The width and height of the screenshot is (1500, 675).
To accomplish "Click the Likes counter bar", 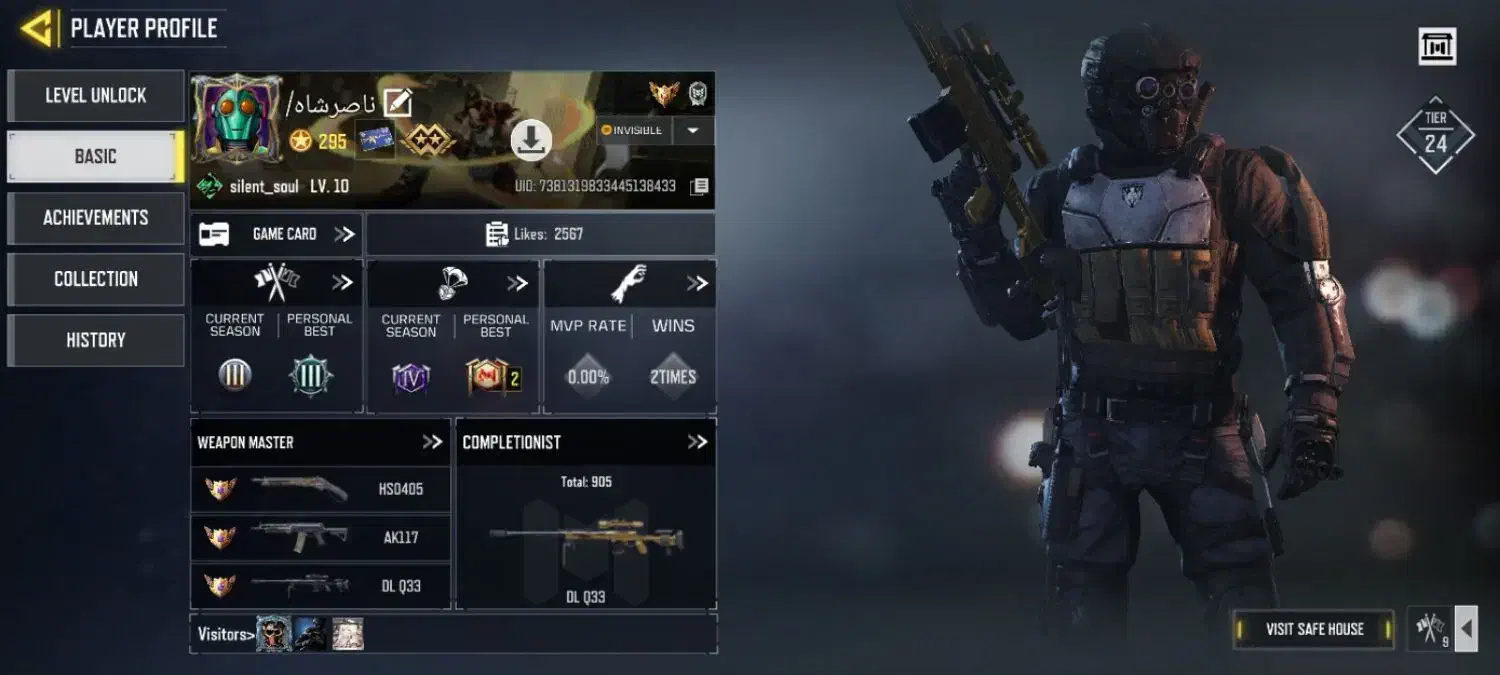I will tap(541, 234).
